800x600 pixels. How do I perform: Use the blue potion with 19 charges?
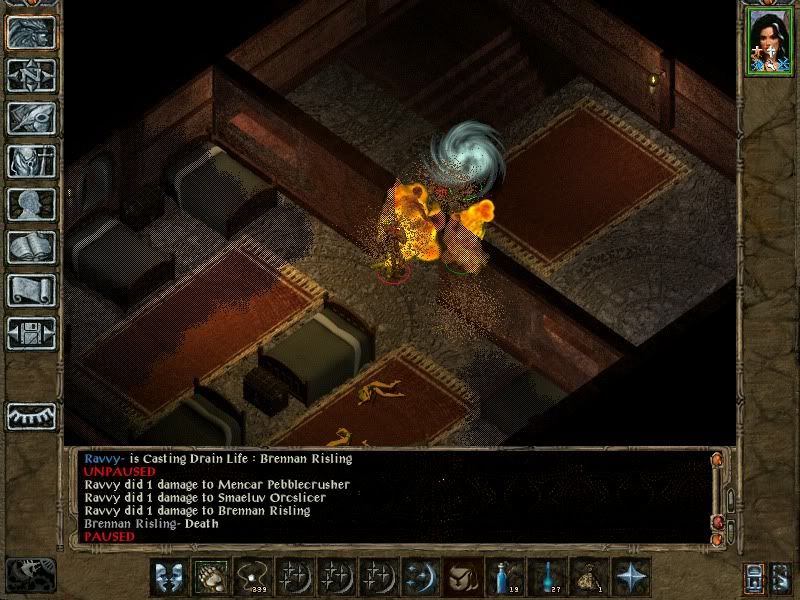click(x=503, y=577)
